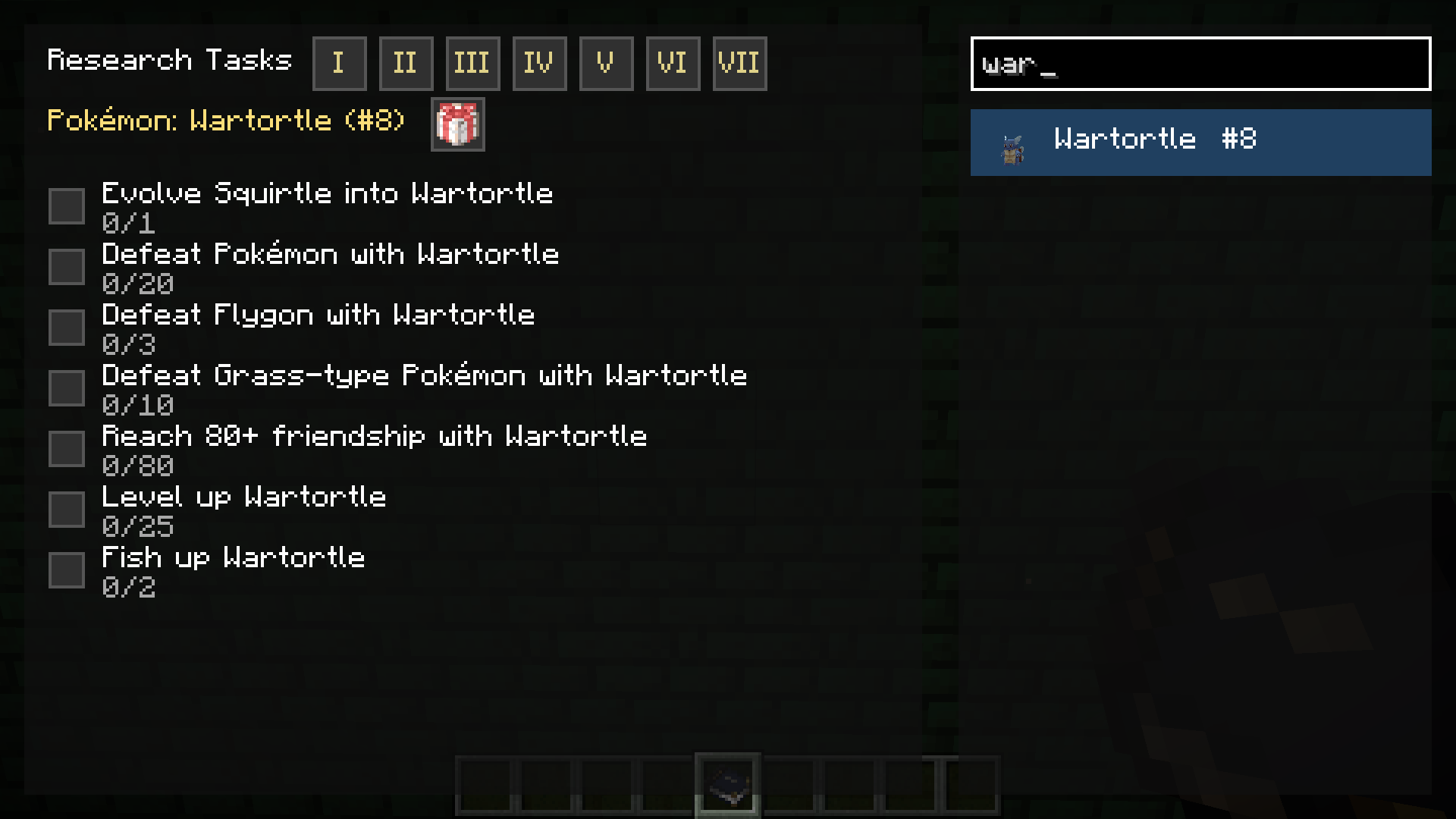
Task: Switch to research tab II
Action: (x=406, y=63)
